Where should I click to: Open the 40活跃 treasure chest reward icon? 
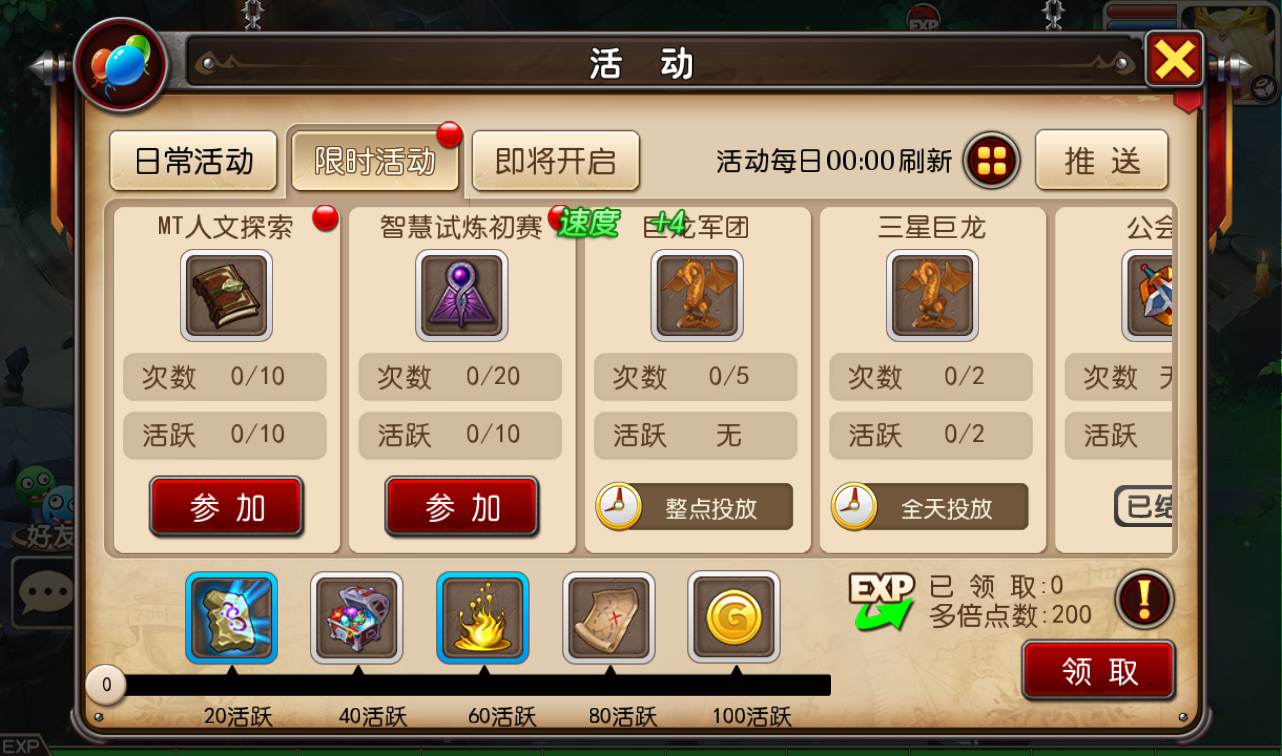[x=357, y=617]
